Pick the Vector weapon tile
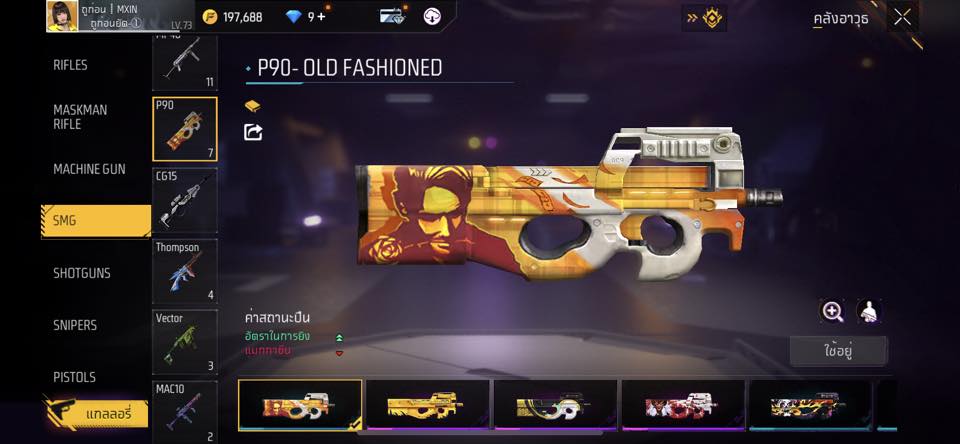 point(185,341)
